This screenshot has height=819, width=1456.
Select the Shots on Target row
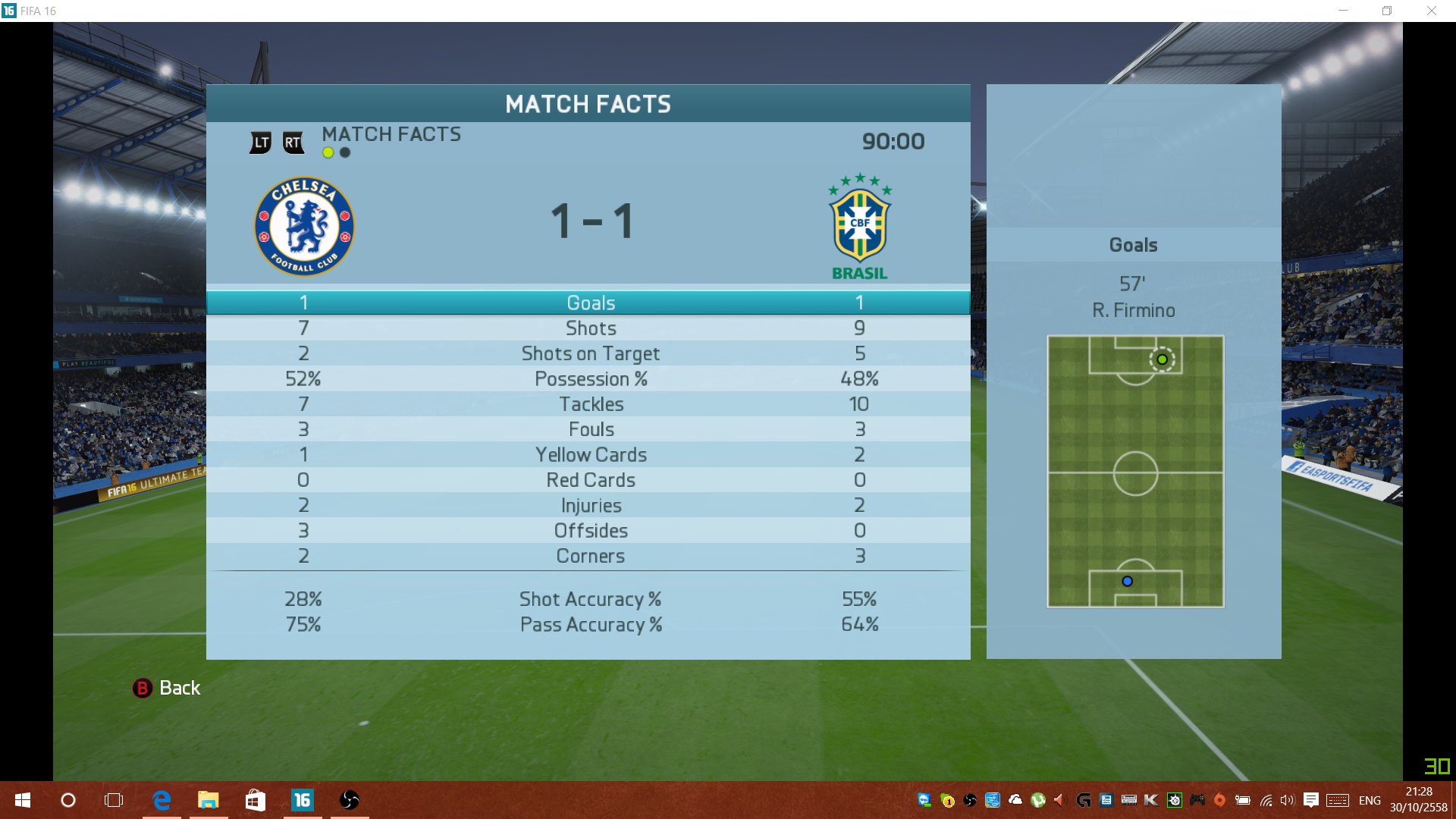pos(590,353)
